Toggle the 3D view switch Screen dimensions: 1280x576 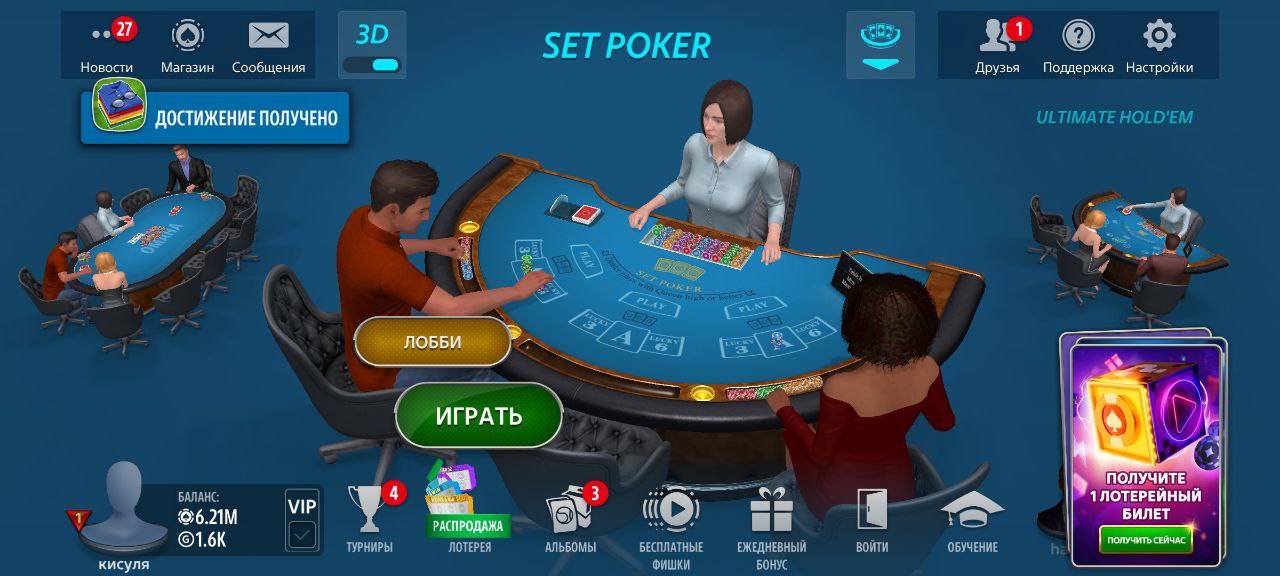click(x=372, y=64)
